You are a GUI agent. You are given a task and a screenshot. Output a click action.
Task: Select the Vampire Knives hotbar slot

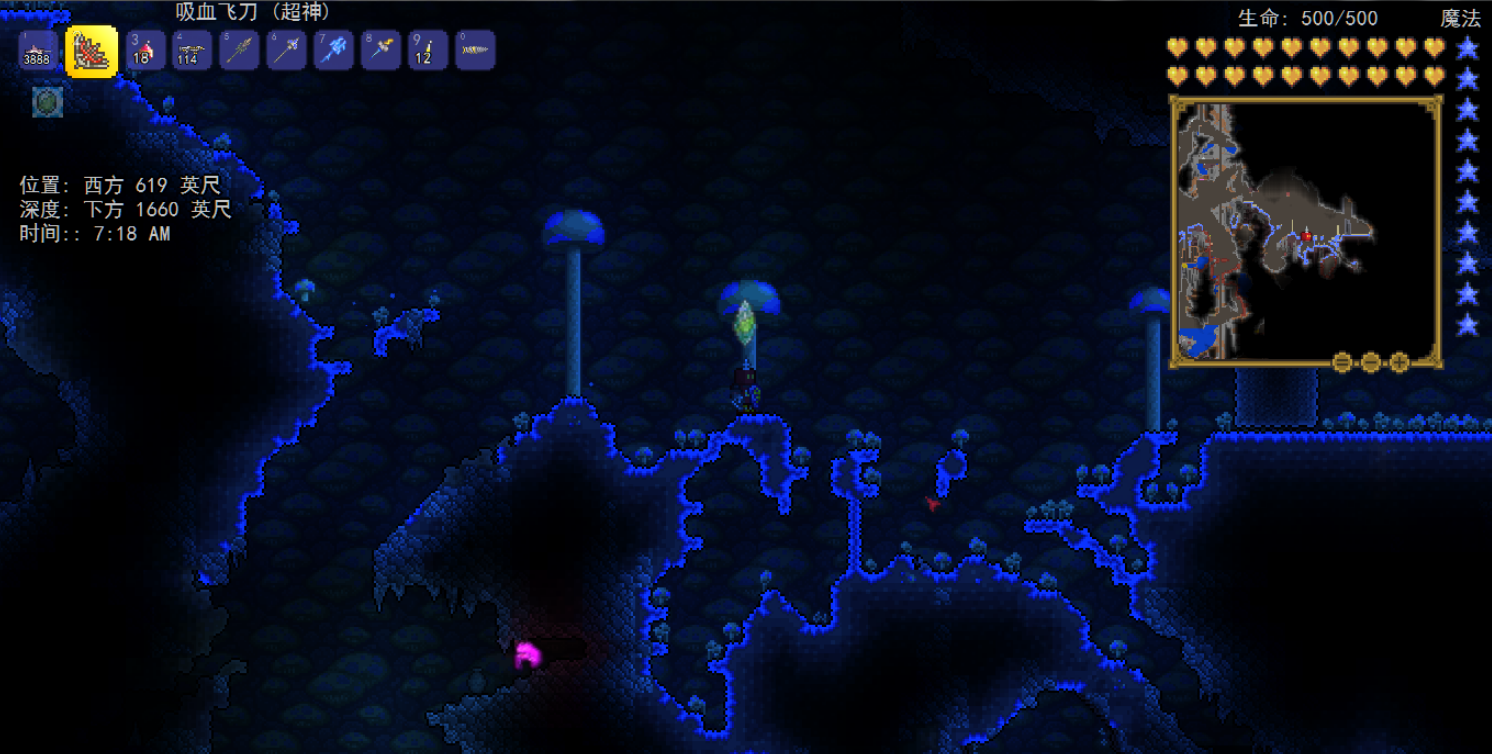point(91,51)
